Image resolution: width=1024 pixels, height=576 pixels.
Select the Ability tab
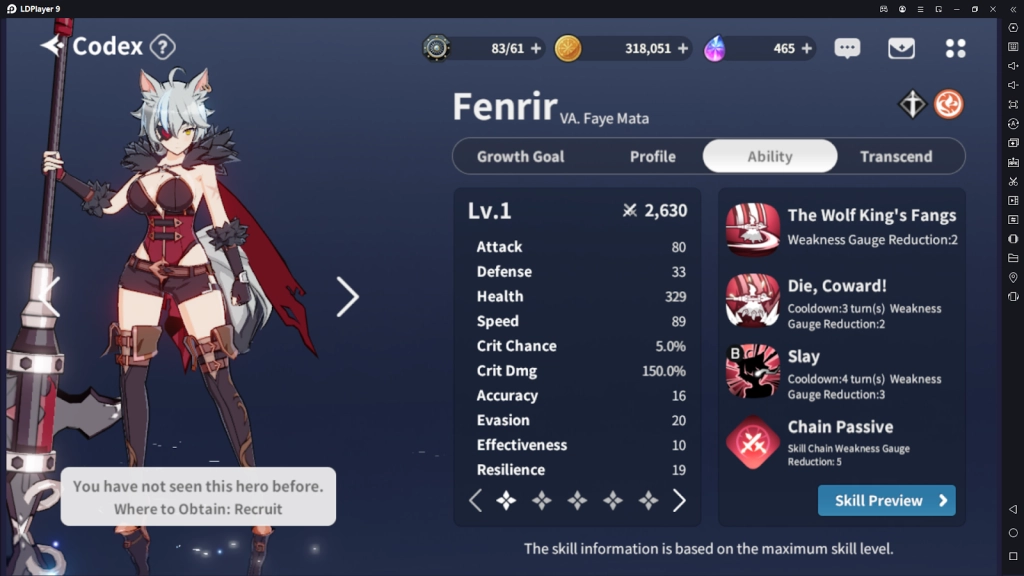[x=769, y=156]
